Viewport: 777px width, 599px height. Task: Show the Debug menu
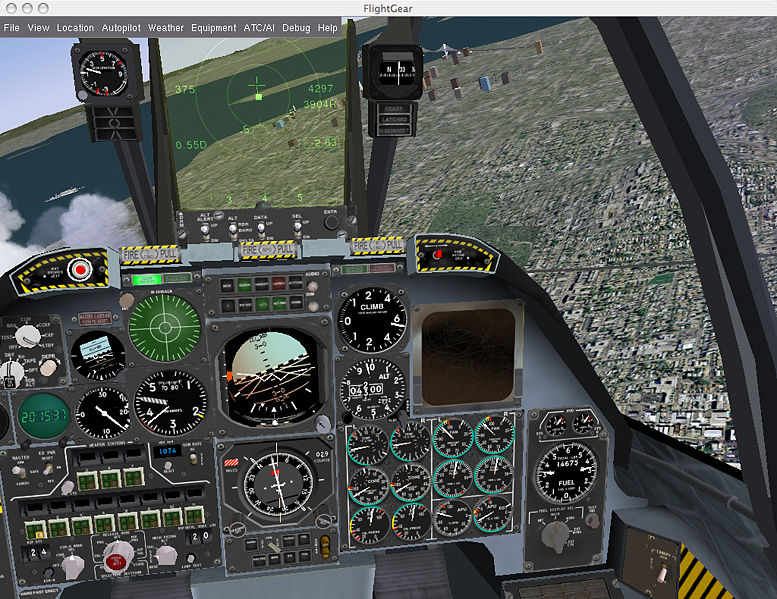296,28
